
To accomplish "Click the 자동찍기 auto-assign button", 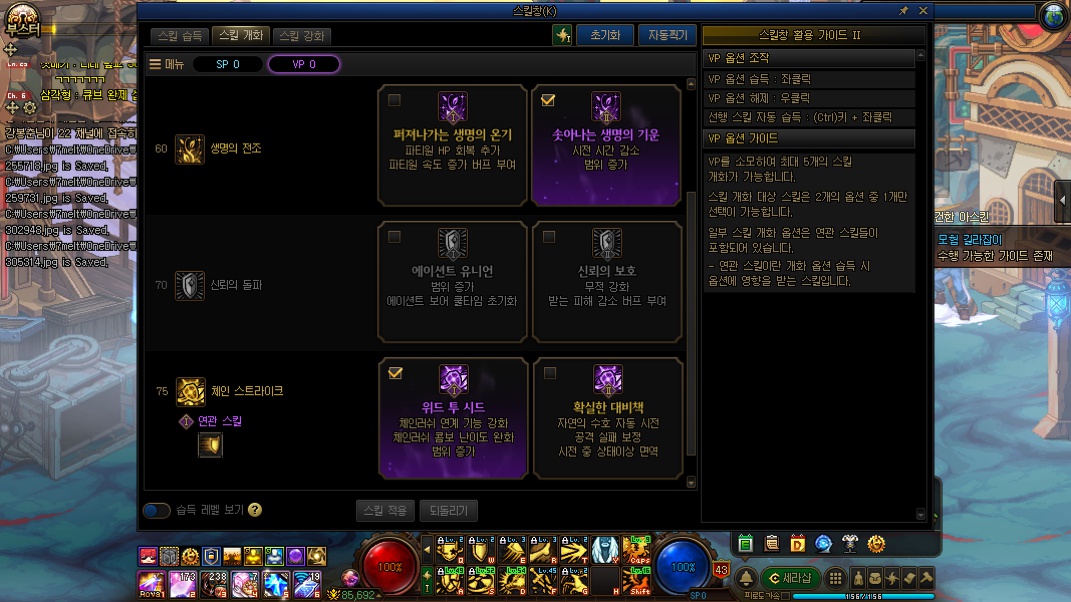I will coord(665,35).
